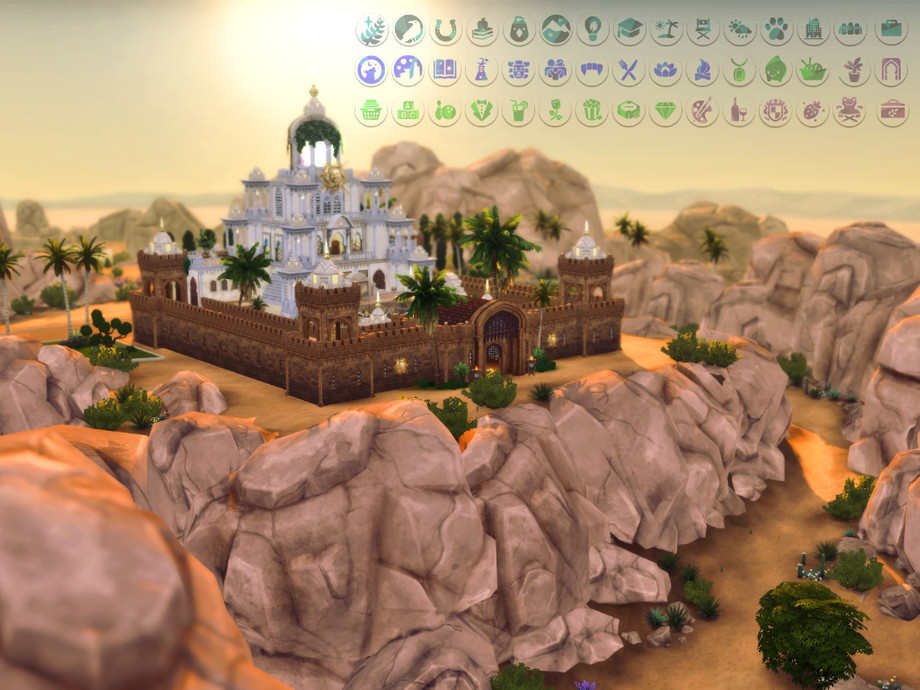Choose the palm tree island icon

(666, 29)
